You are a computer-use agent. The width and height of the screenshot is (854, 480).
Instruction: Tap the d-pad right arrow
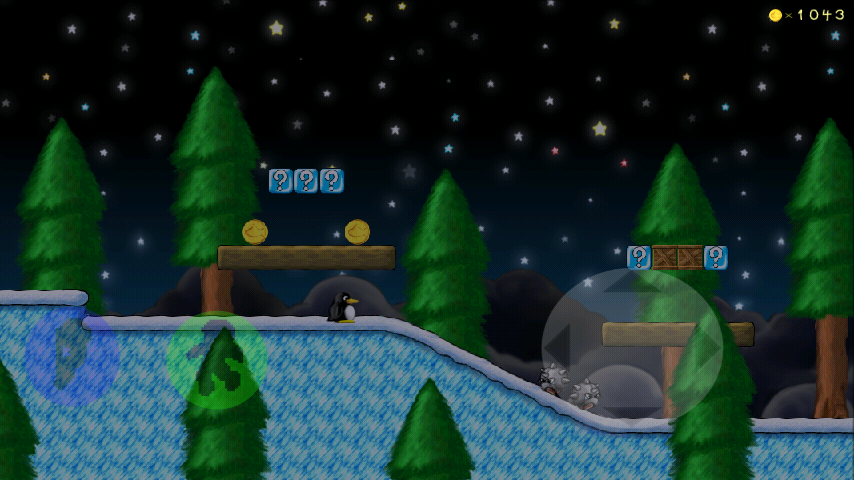701,345
